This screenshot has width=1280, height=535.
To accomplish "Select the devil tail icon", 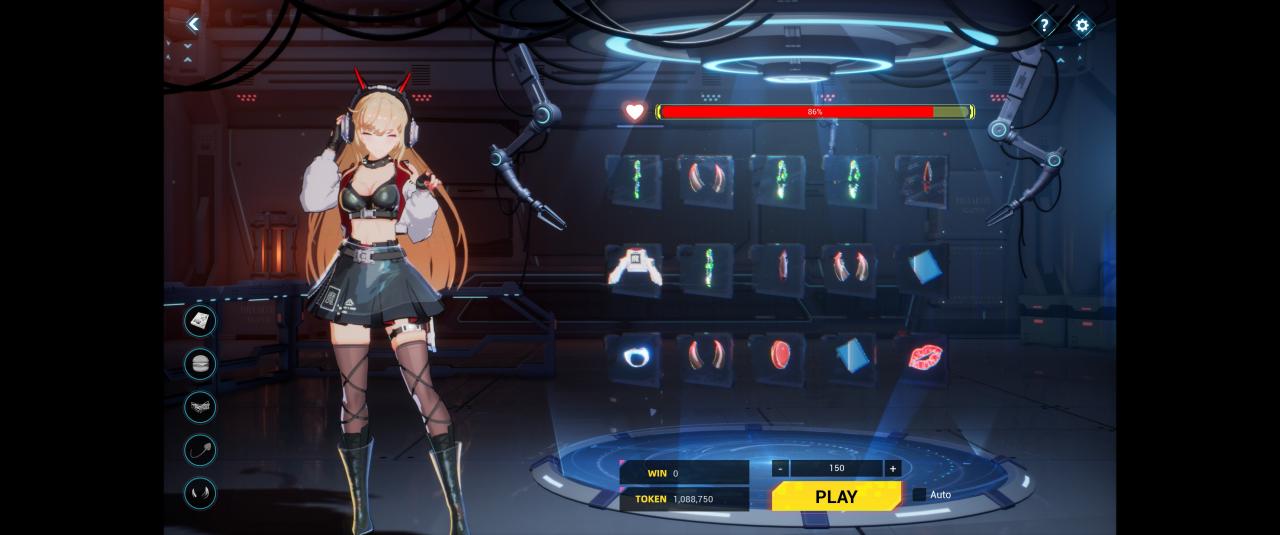I will tap(200, 449).
